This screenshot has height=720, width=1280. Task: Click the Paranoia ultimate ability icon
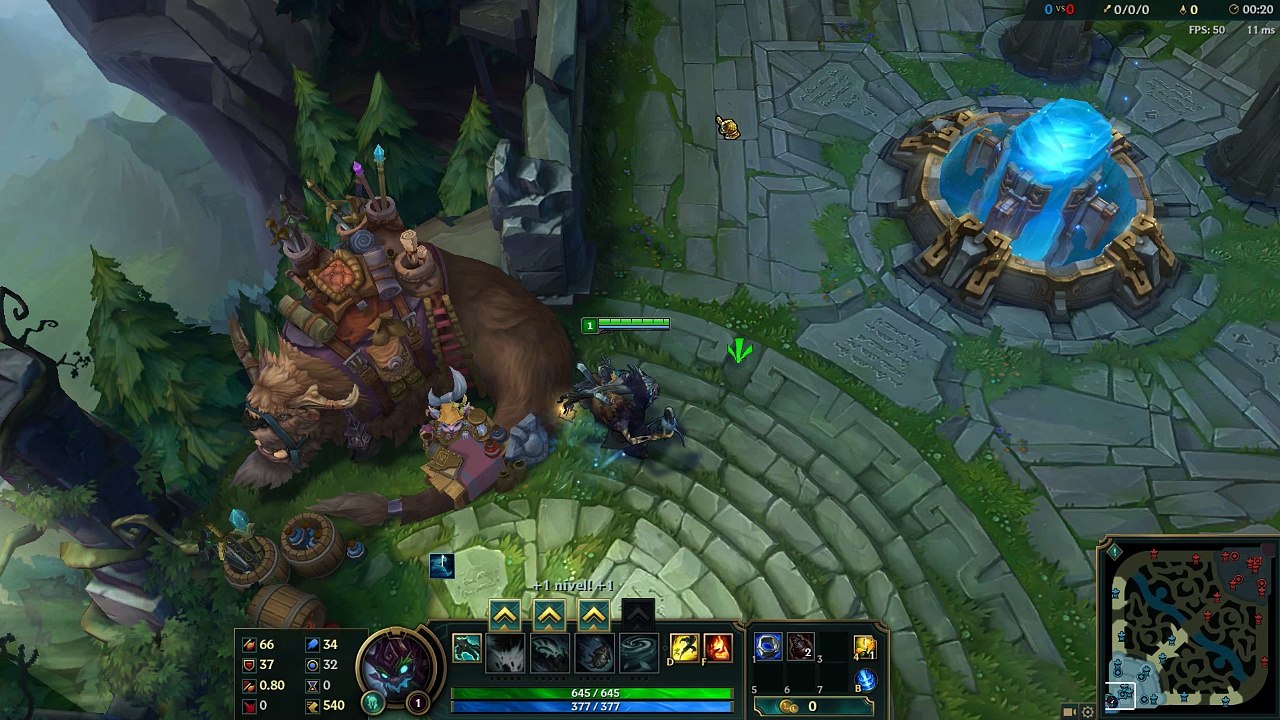pos(638,653)
